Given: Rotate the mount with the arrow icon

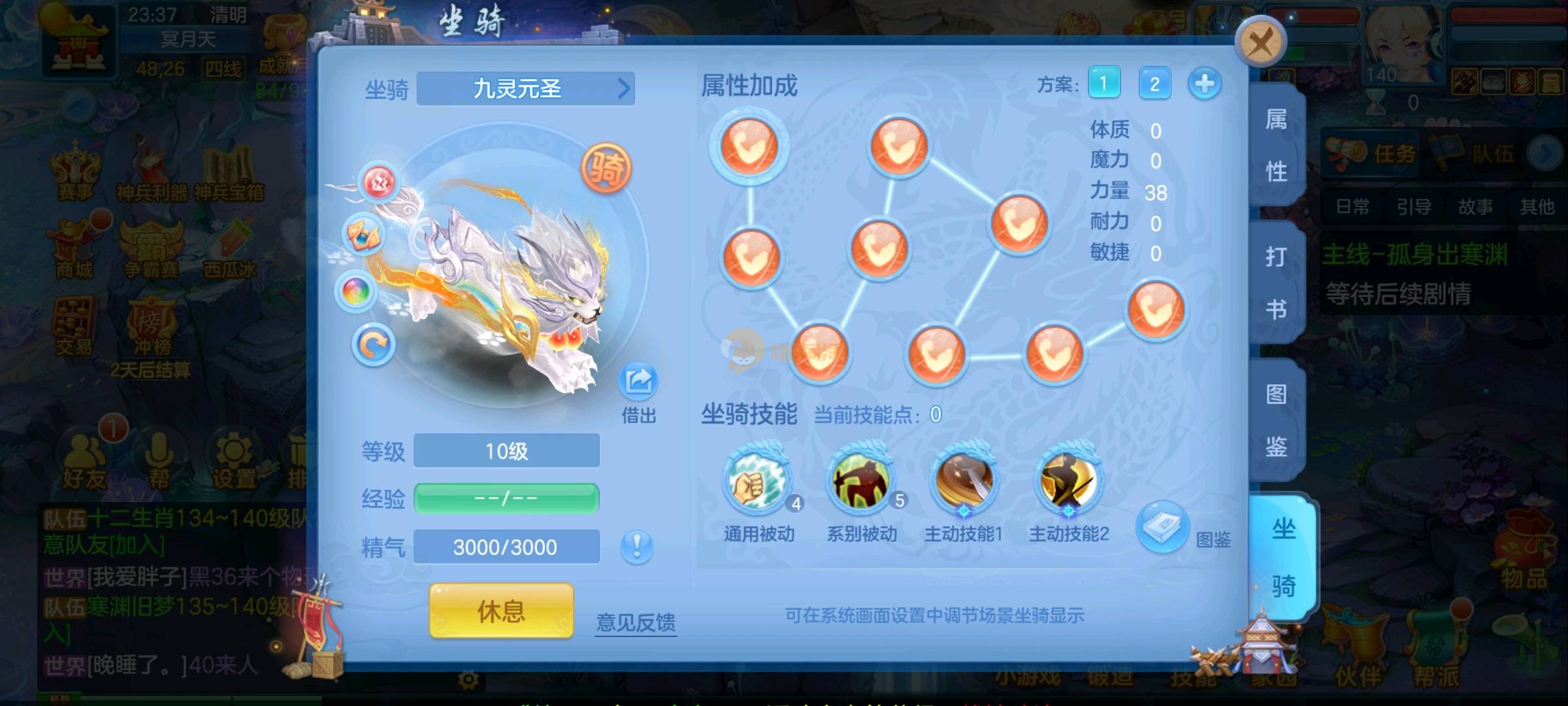Looking at the screenshot, I should [373, 345].
